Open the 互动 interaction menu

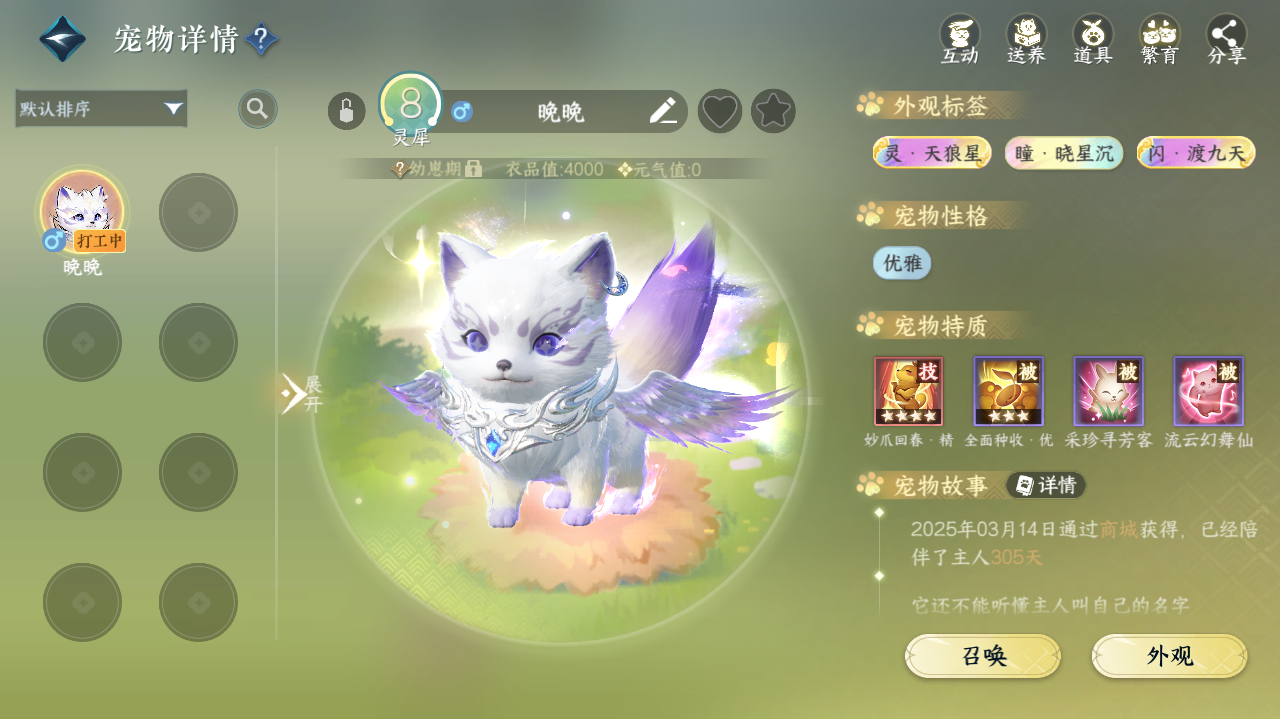click(960, 40)
